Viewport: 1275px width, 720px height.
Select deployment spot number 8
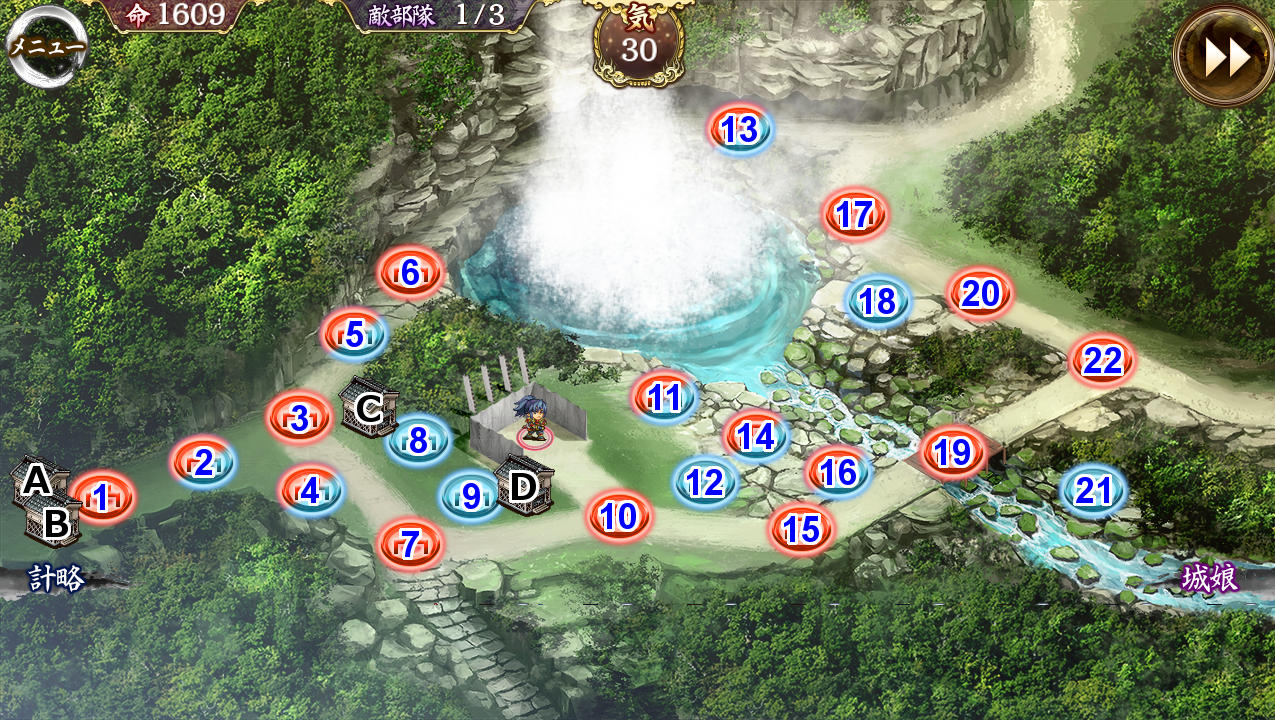click(x=418, y=440)
